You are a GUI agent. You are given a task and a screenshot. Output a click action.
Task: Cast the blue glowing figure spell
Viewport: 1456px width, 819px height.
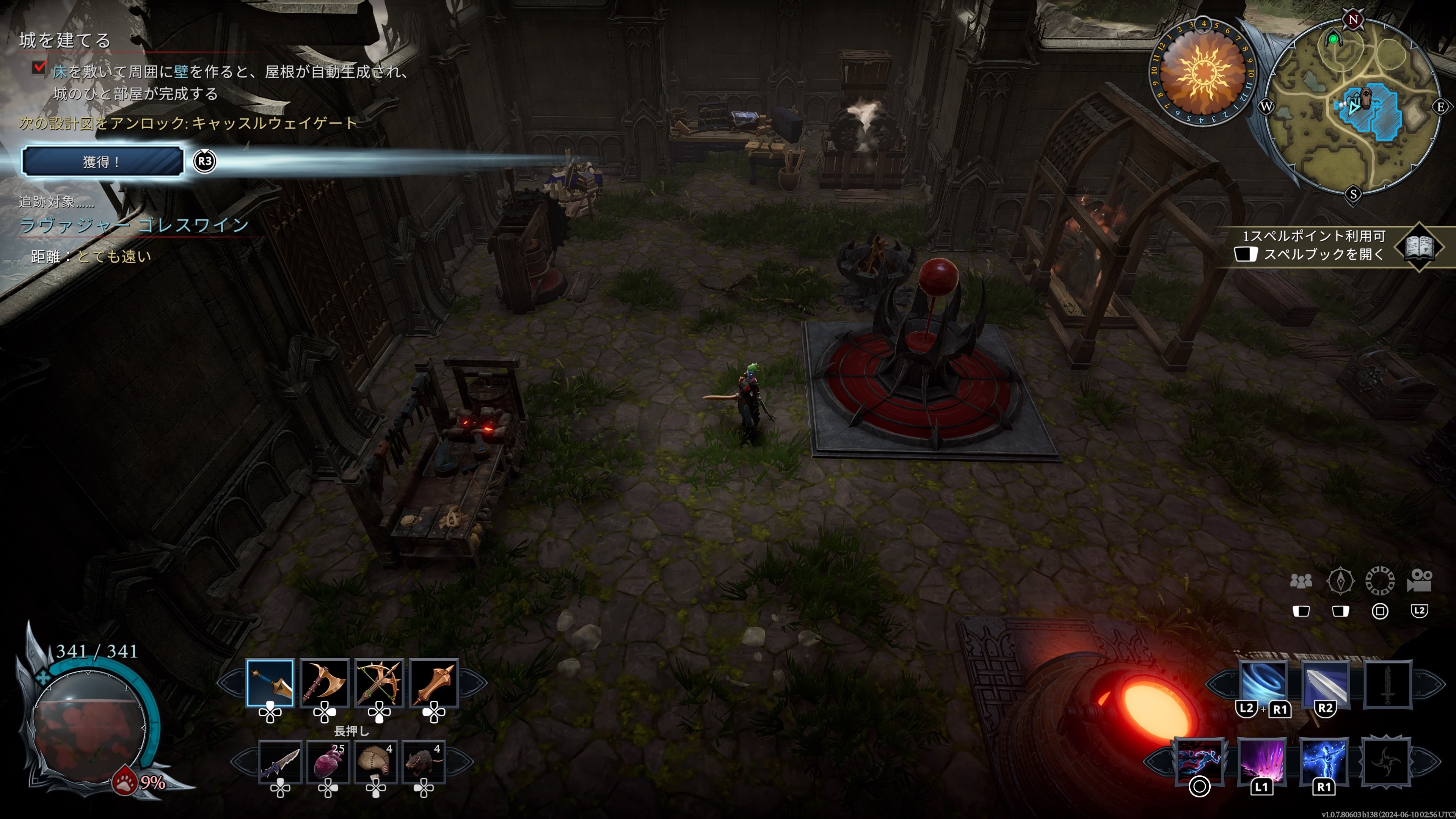1324,759
